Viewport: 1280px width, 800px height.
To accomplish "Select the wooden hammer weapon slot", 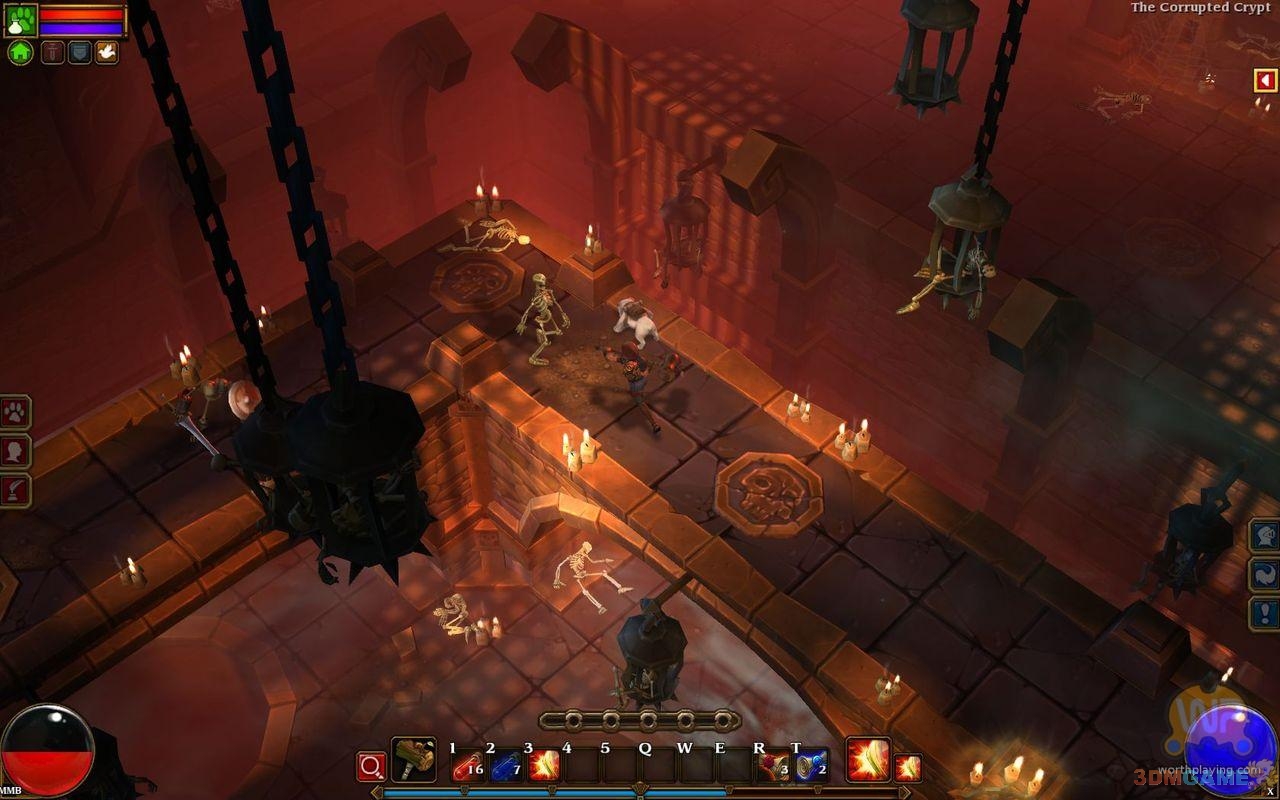I will tap(413, 760).
